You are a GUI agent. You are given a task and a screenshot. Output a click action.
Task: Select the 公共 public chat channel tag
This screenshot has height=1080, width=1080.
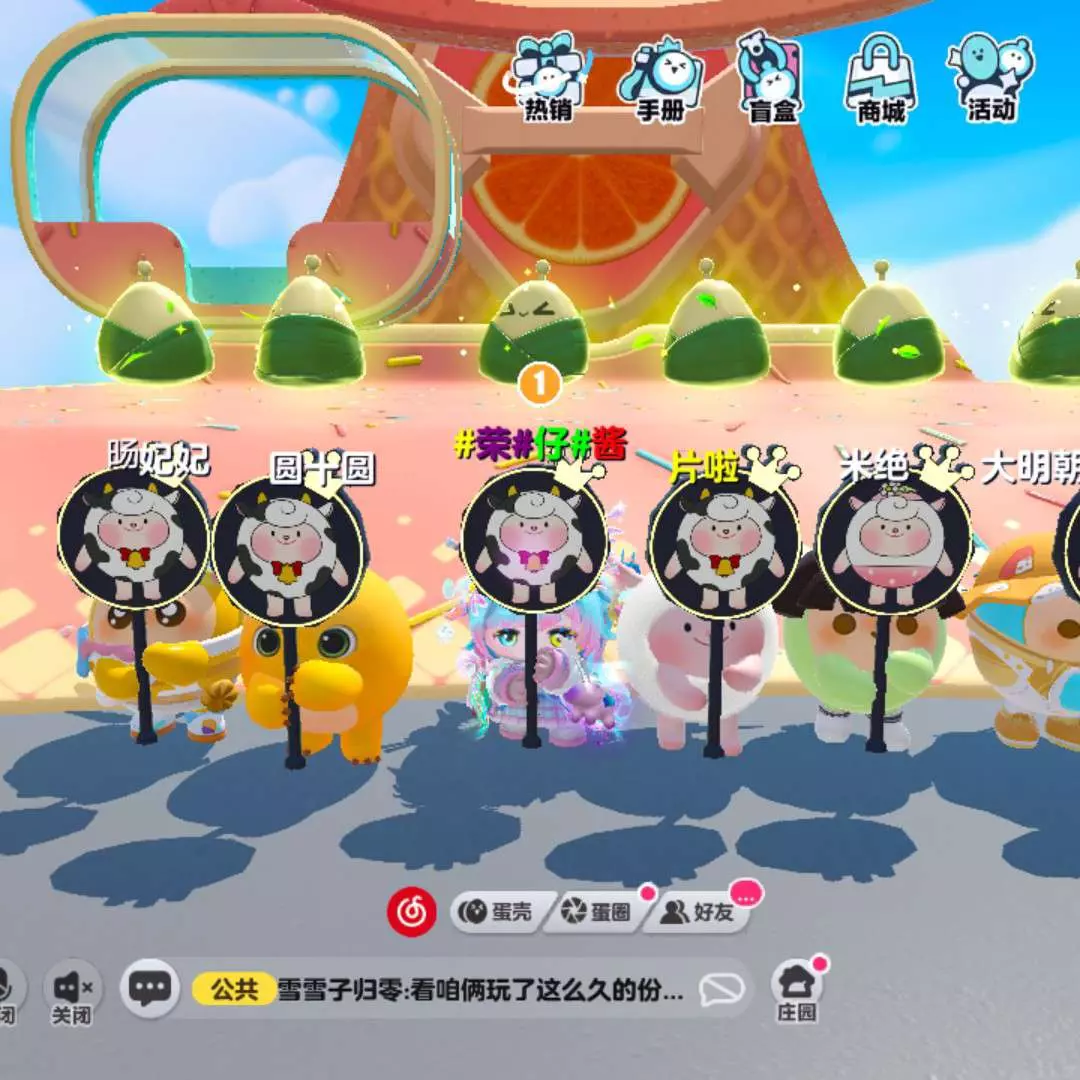click(x=234, y=990)
